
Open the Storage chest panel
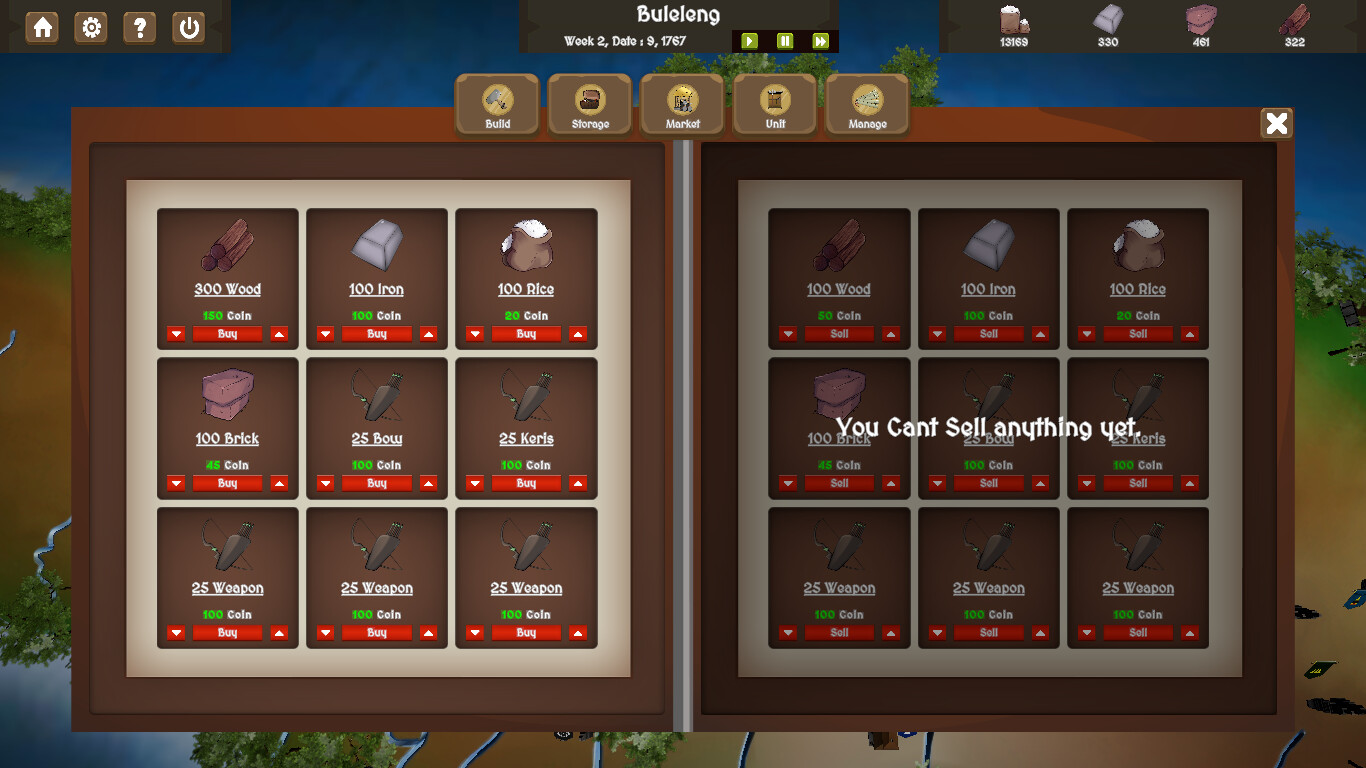(x=589, y=103)
